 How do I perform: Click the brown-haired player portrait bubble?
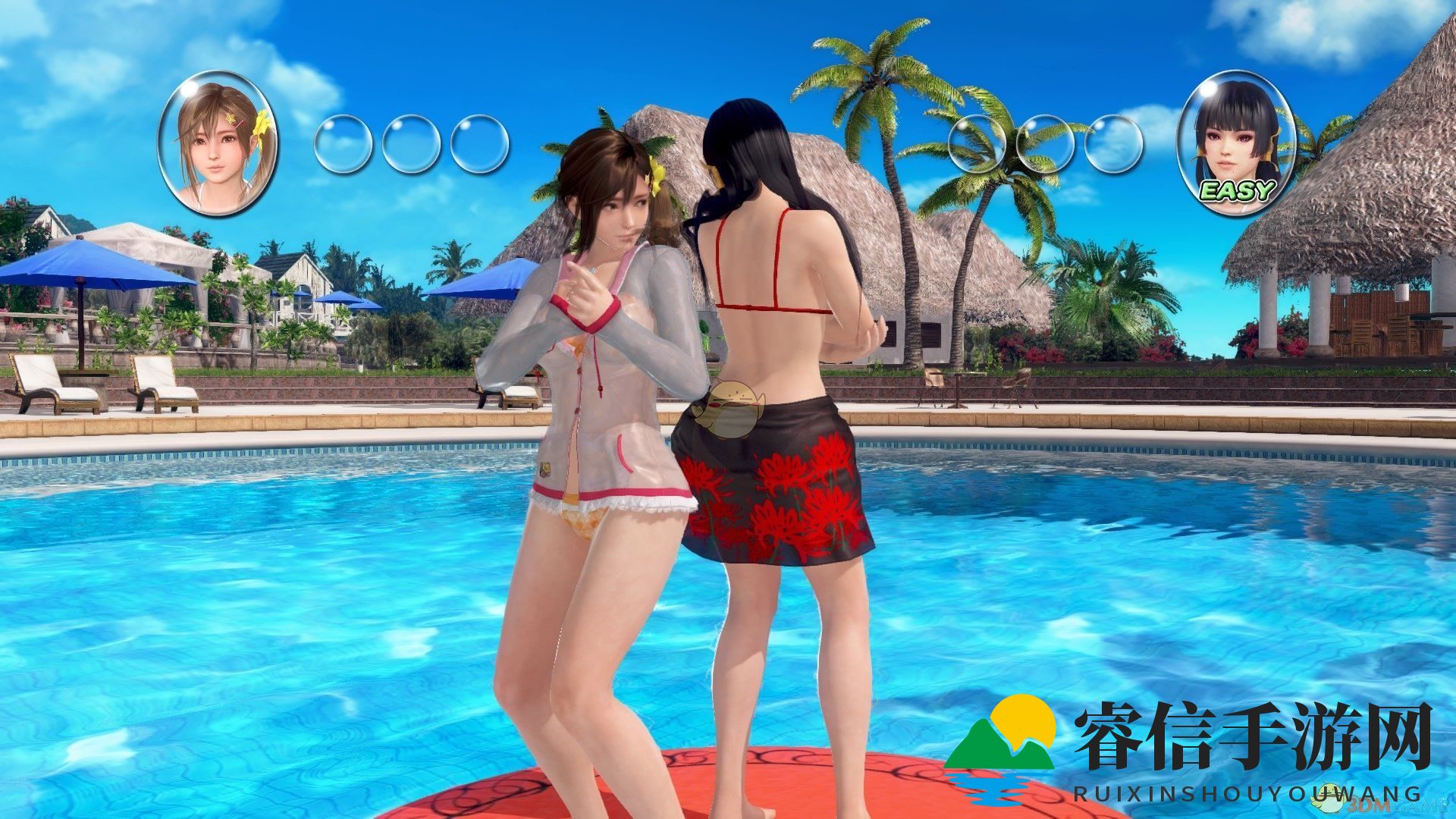[218, 144]
